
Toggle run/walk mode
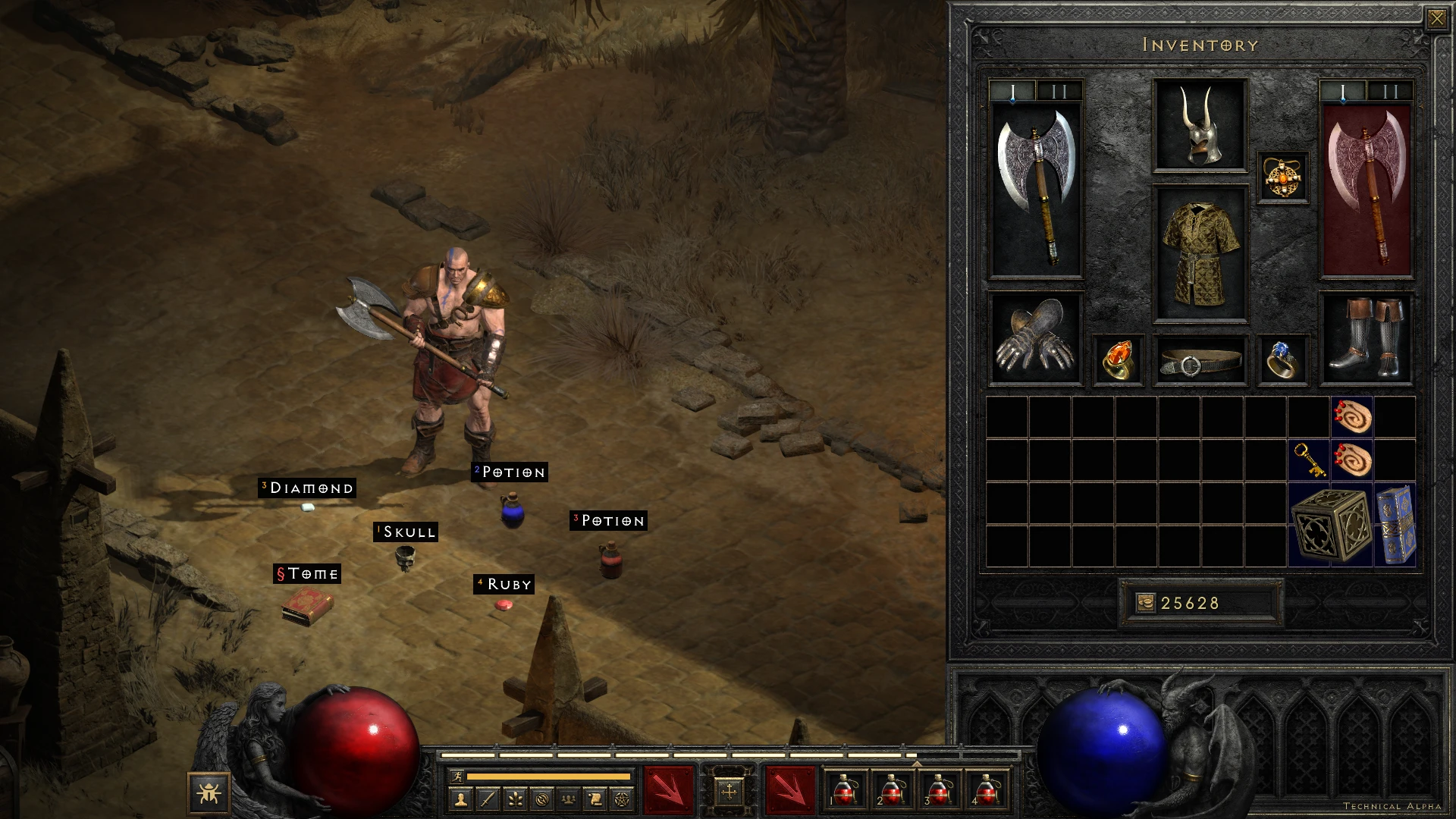click(458, 777)
